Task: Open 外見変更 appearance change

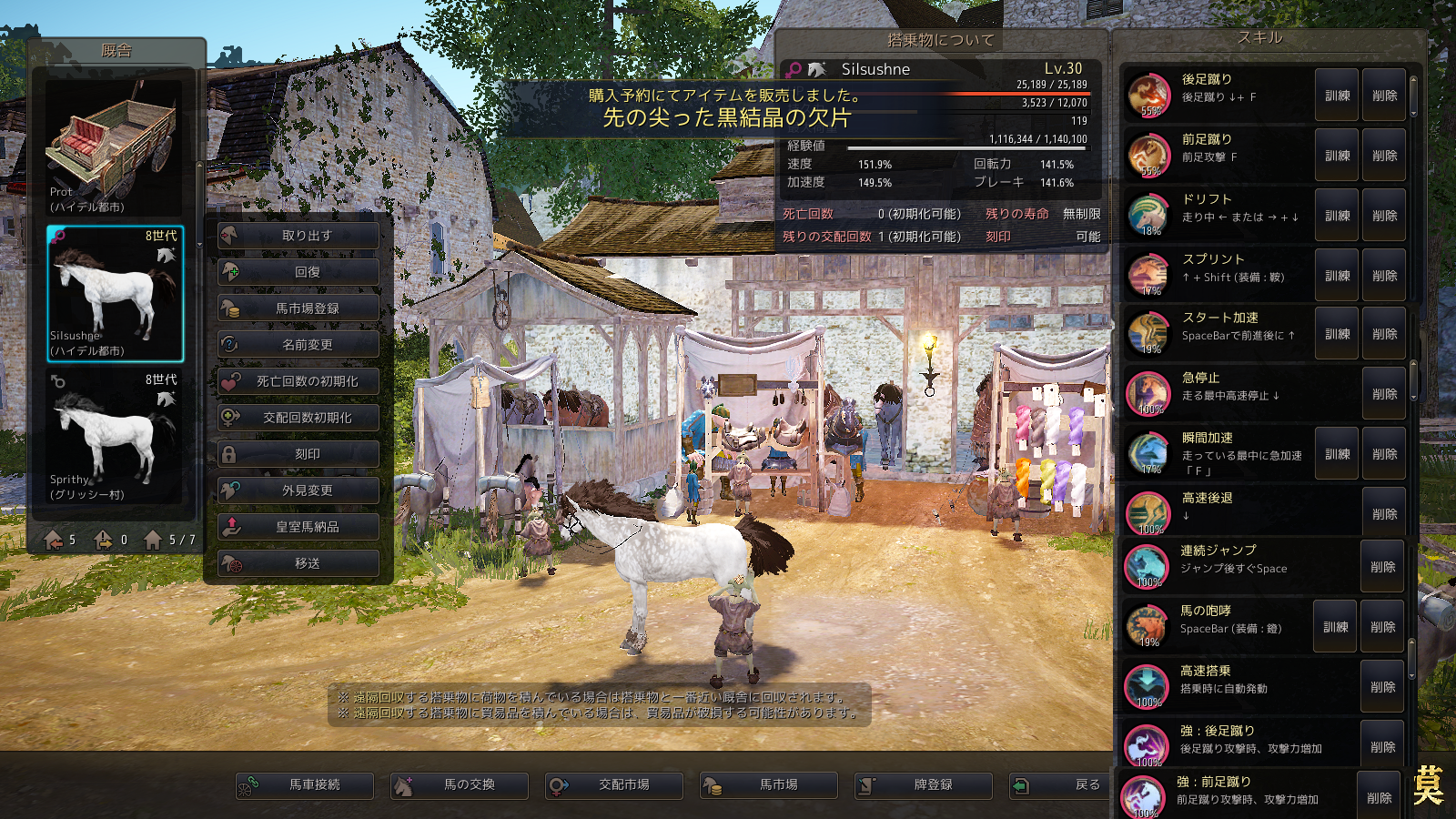Action: 298,490
